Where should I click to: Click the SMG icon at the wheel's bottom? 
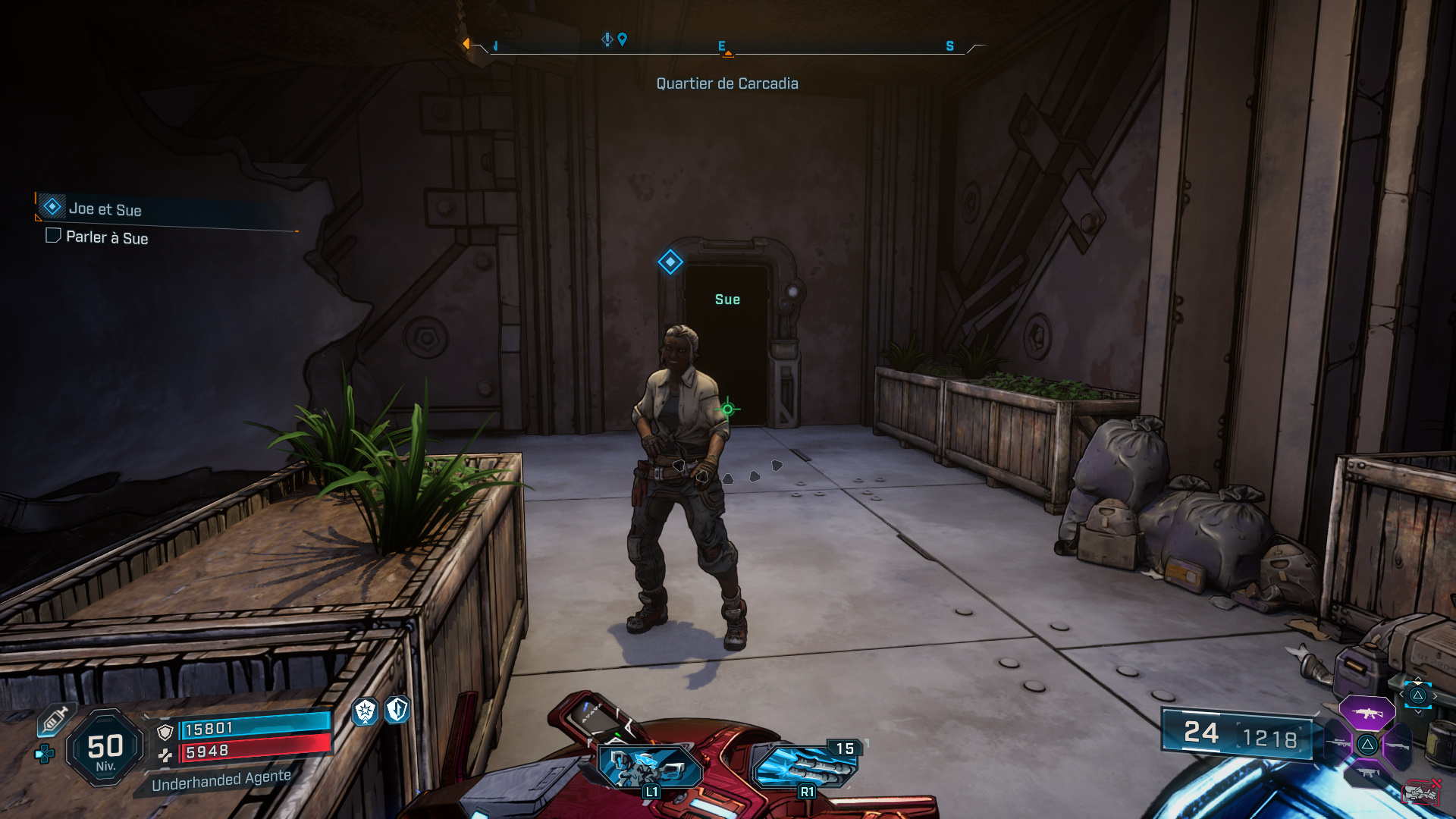click(x=1367, y=772)
